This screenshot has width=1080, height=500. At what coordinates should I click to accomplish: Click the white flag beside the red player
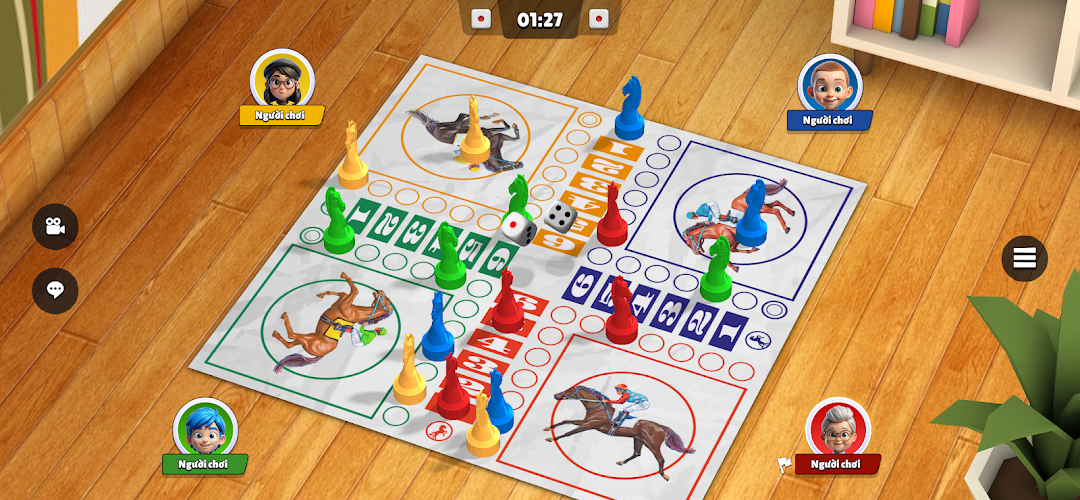coord(785,464)
